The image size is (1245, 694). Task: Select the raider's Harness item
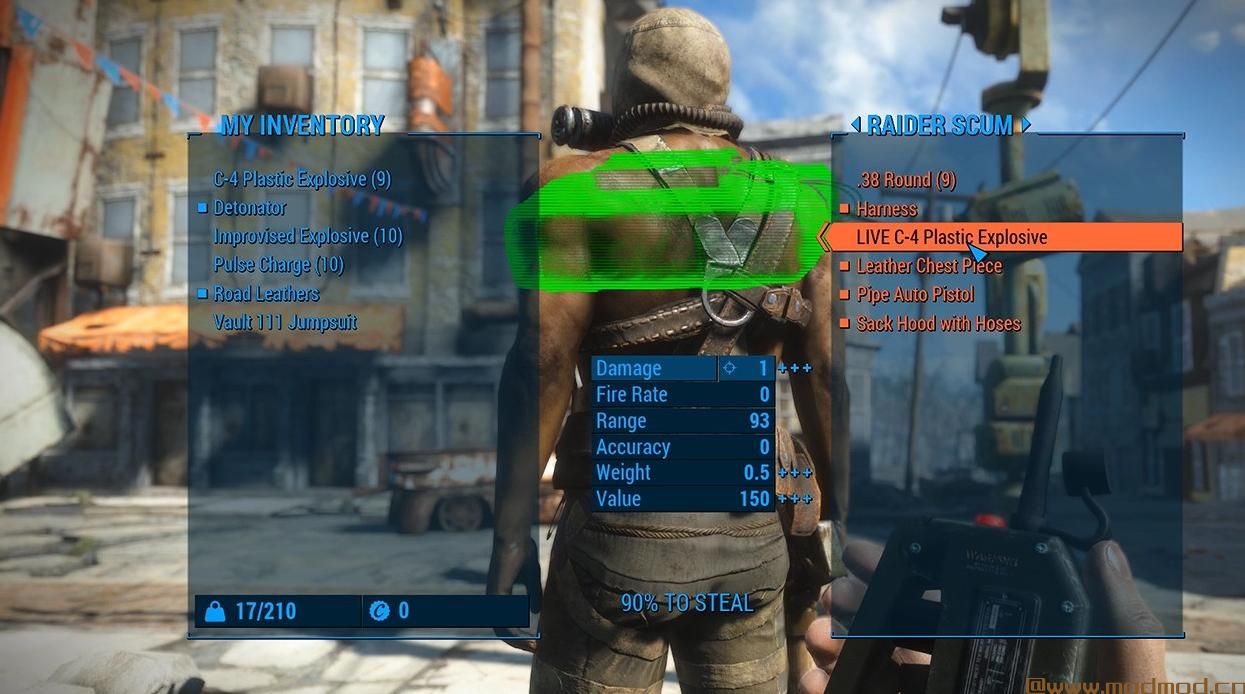[x=886, y=209]
